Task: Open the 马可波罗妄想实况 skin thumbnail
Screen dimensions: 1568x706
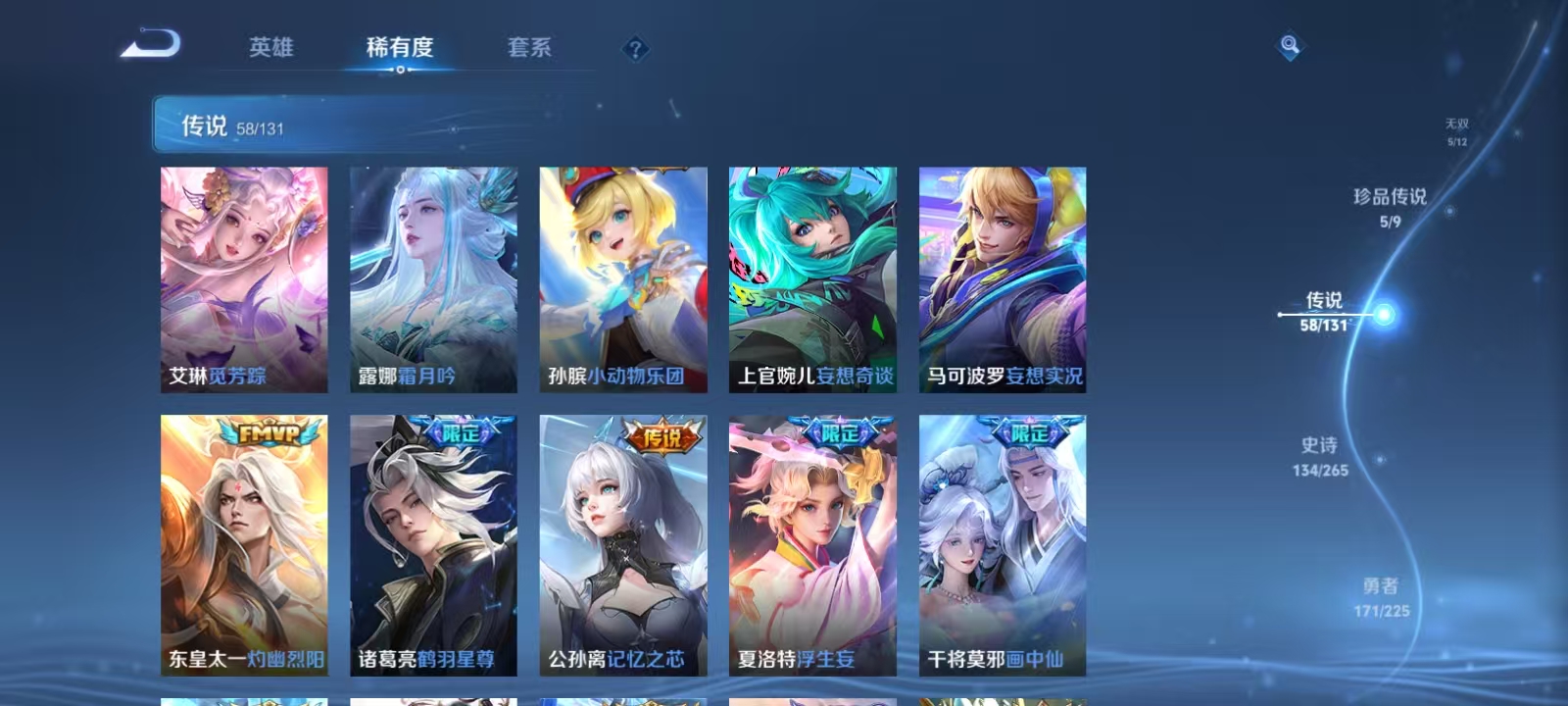Action: 1002,277
